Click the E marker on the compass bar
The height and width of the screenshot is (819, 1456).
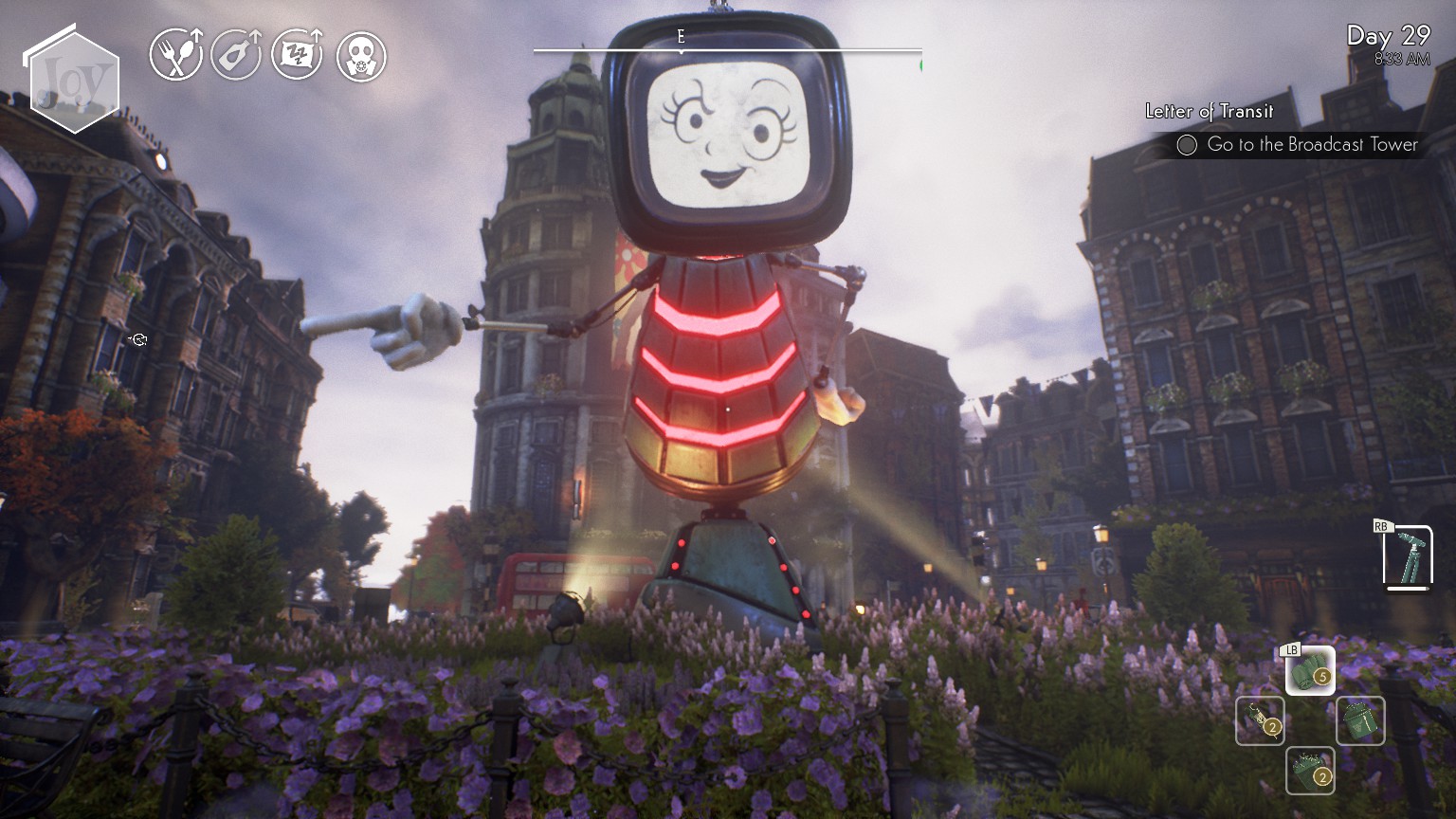680,37
